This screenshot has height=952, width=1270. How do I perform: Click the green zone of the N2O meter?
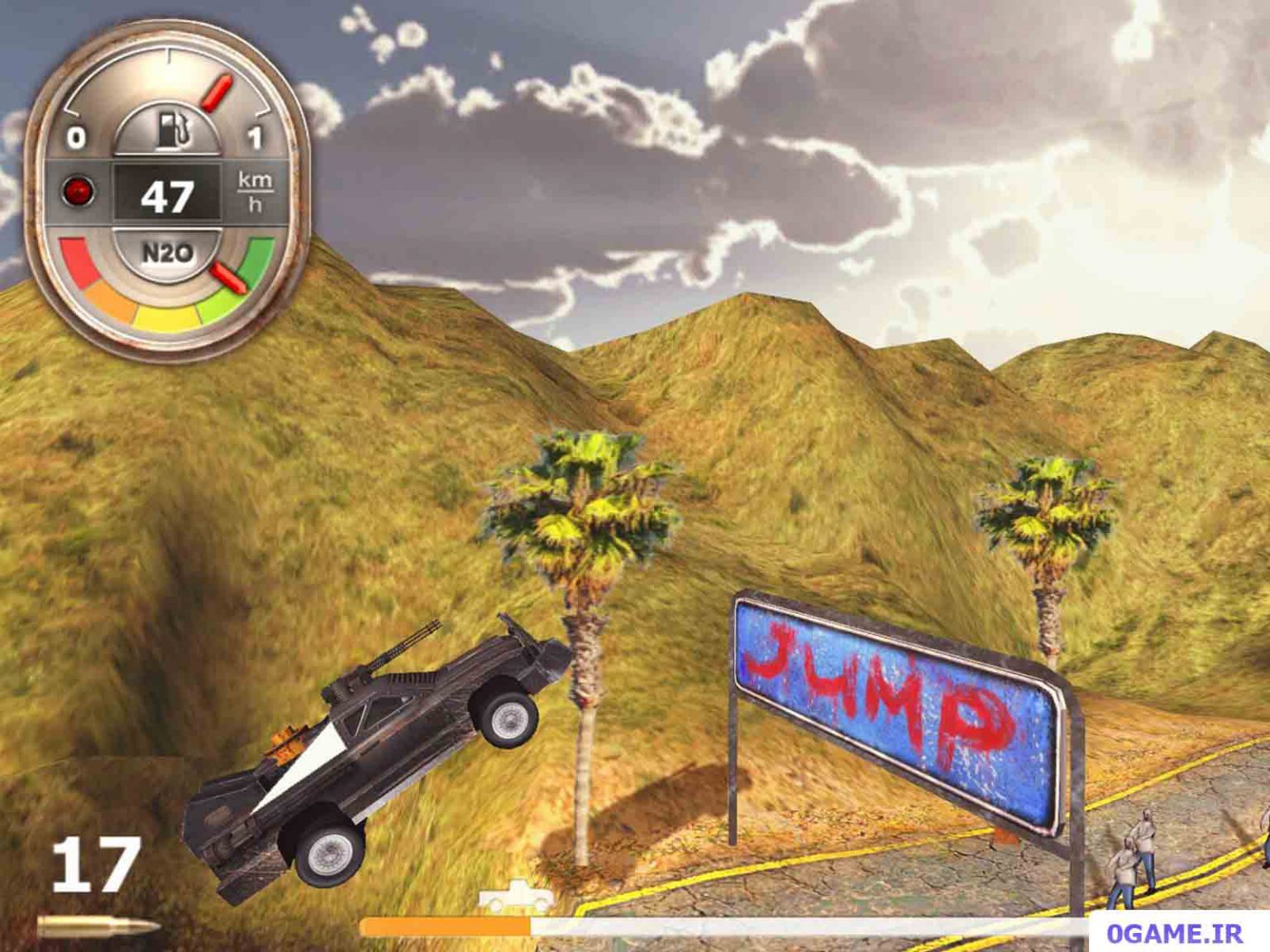click(x=256, y=256)
